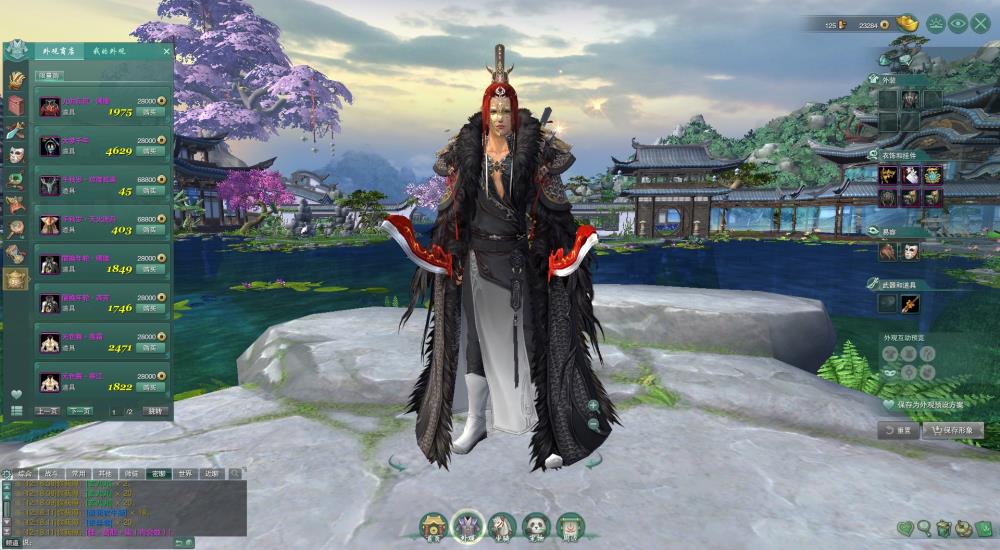Open the panda pet menu icon

point(536,526)
